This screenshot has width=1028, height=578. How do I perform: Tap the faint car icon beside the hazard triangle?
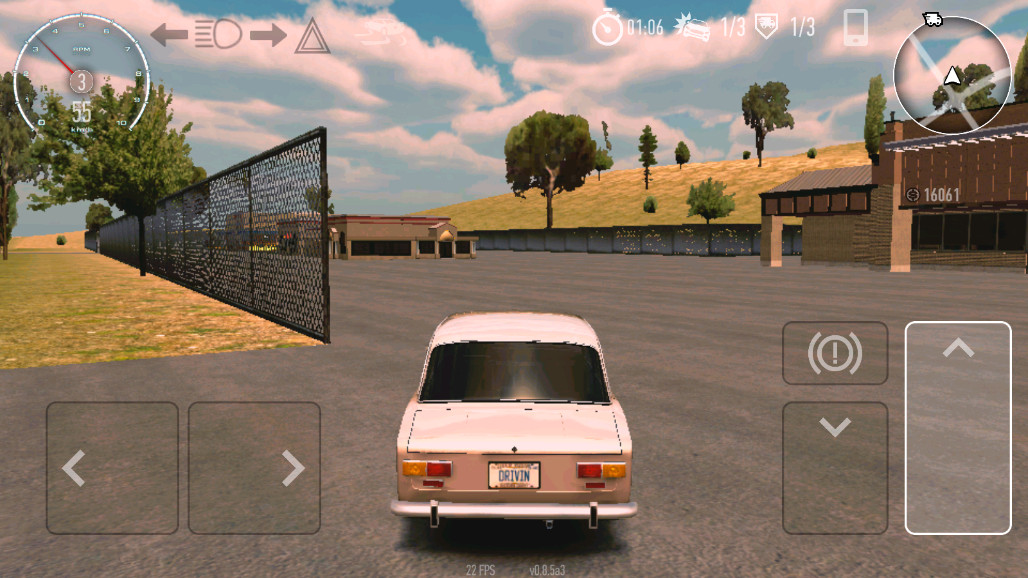380,34
